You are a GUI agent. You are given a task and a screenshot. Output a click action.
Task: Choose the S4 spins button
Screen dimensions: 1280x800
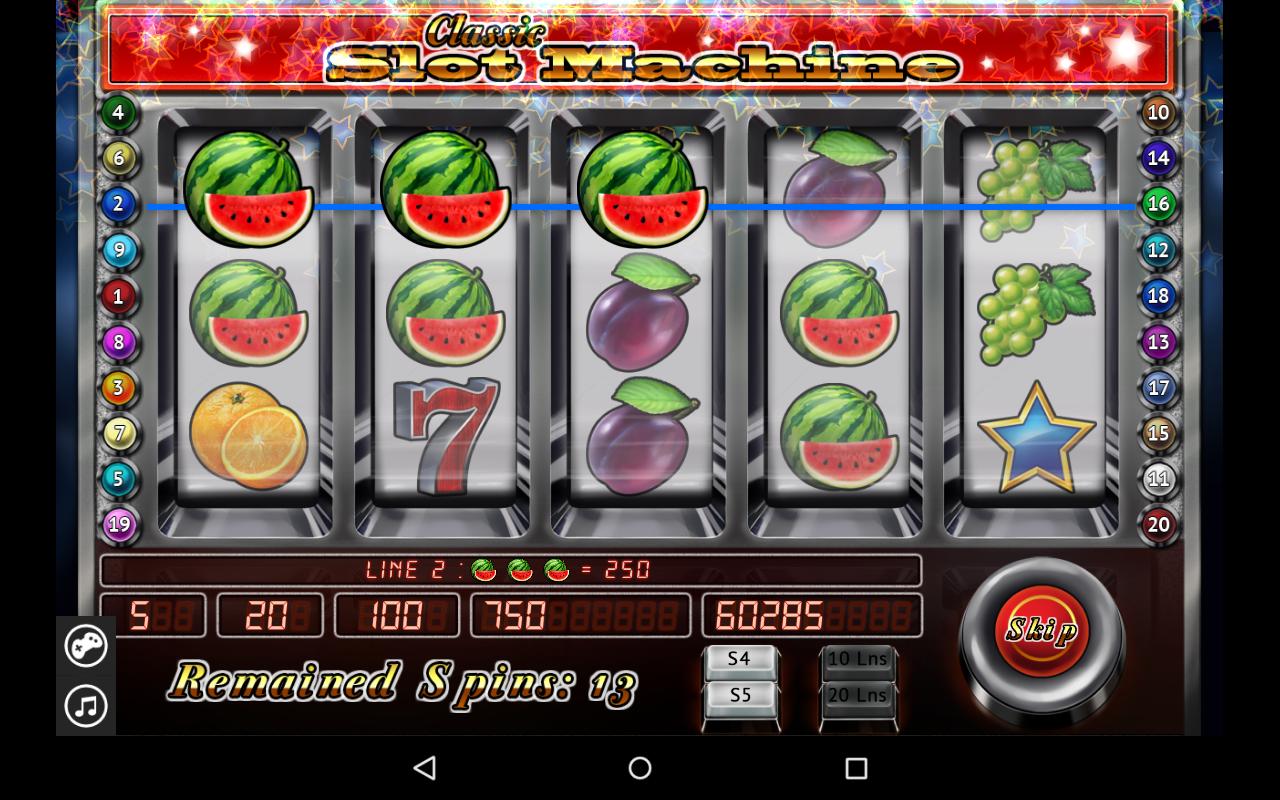(x=740, y=660)
